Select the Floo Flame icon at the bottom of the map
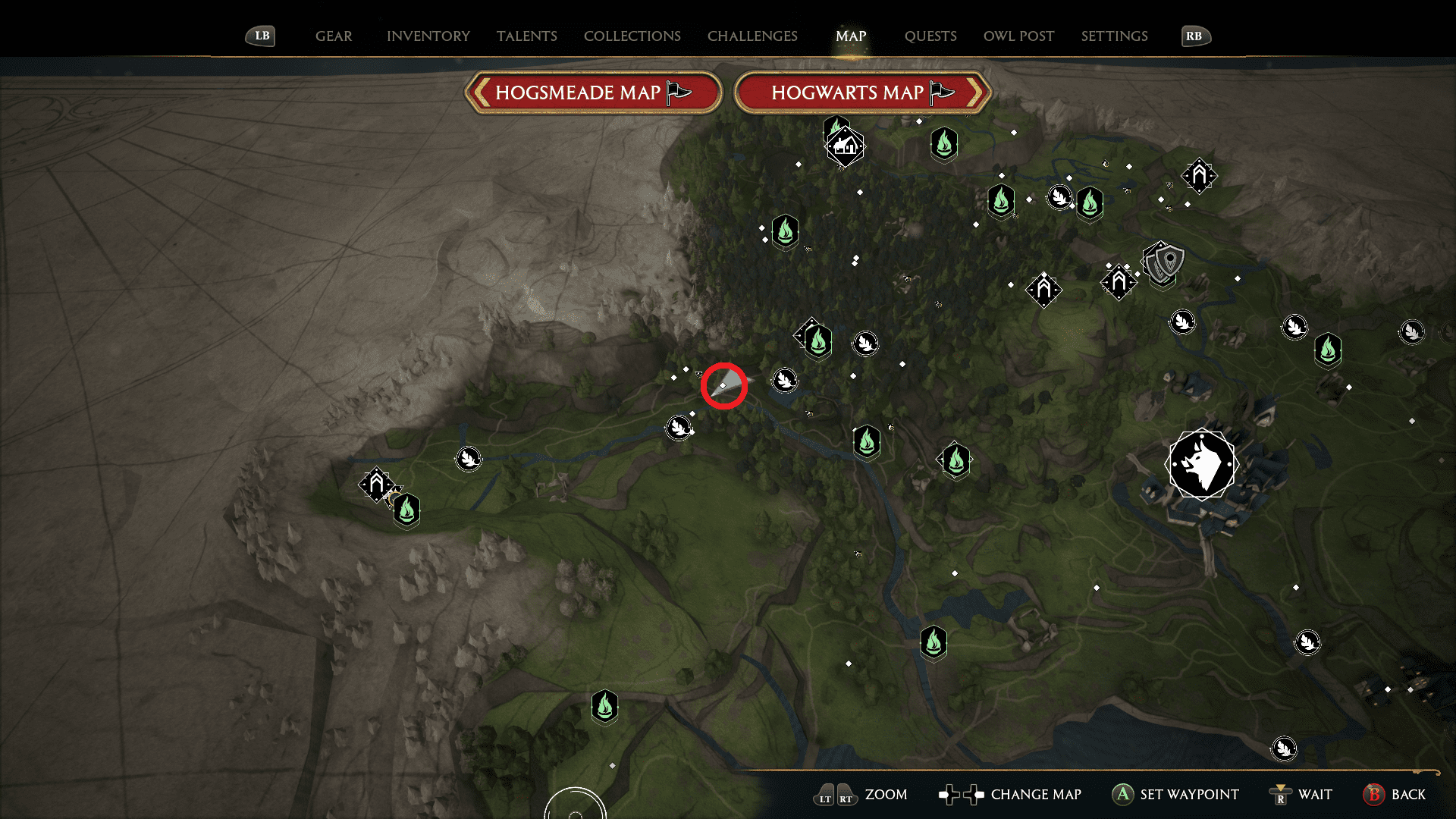The height and width of the screenshot is (819, 1456). point(604,706)
